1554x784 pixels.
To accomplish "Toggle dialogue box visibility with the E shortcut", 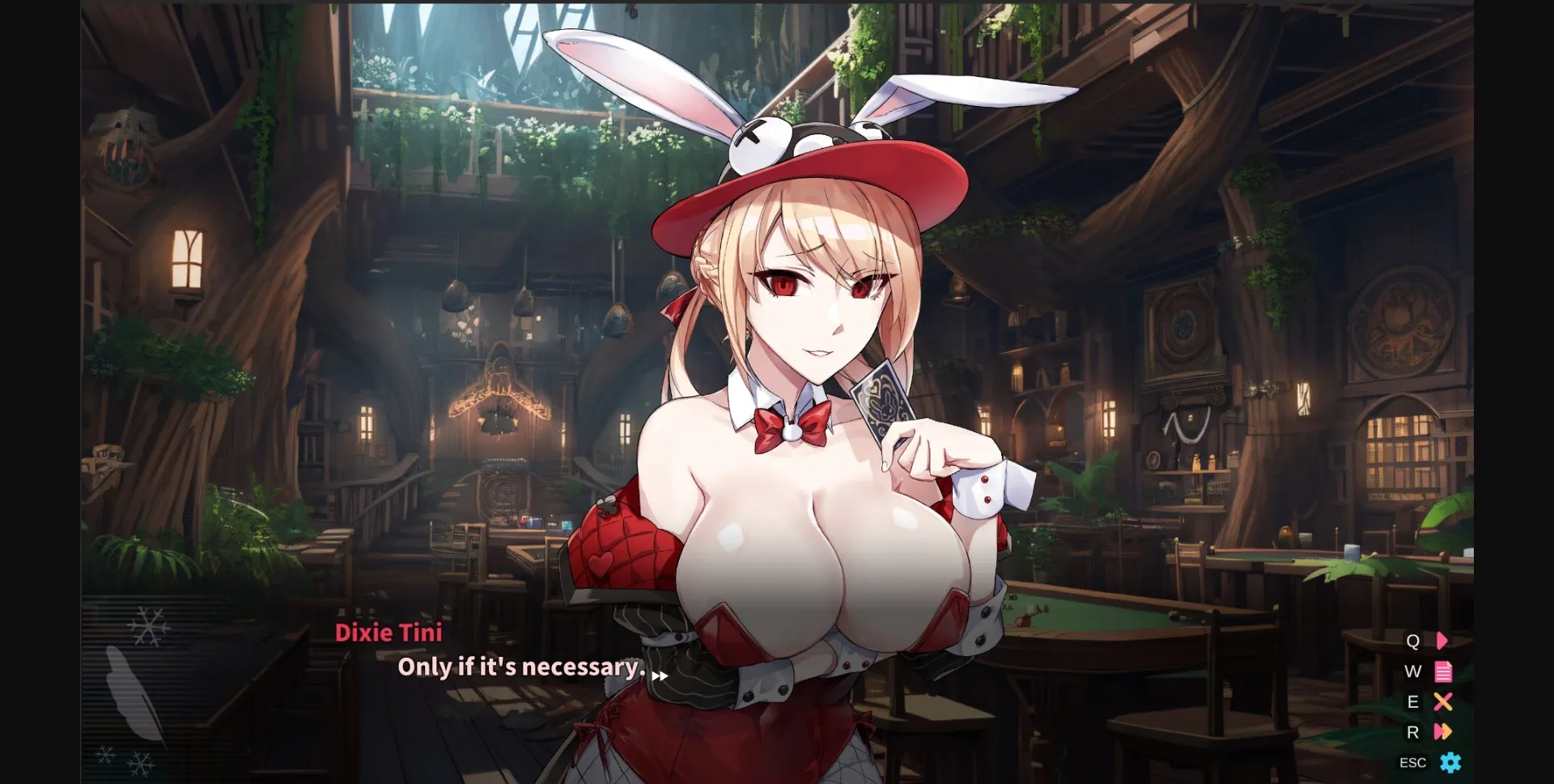I will pos(1443,701).
